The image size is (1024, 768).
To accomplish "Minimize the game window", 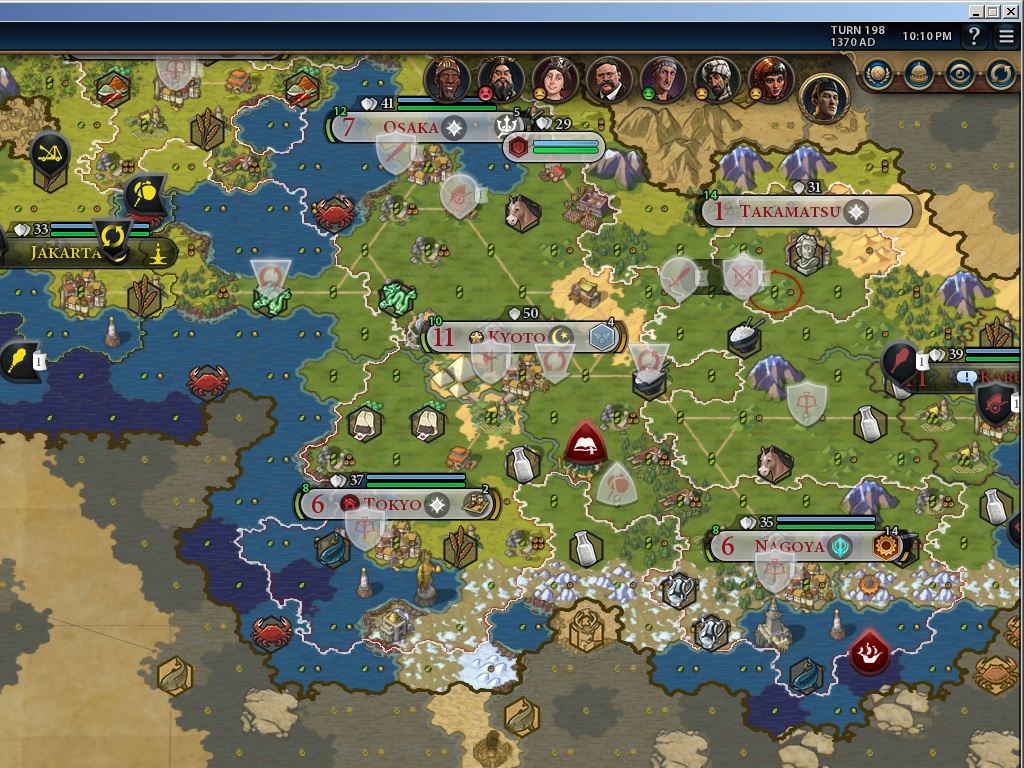I will (x=976, y=11).
